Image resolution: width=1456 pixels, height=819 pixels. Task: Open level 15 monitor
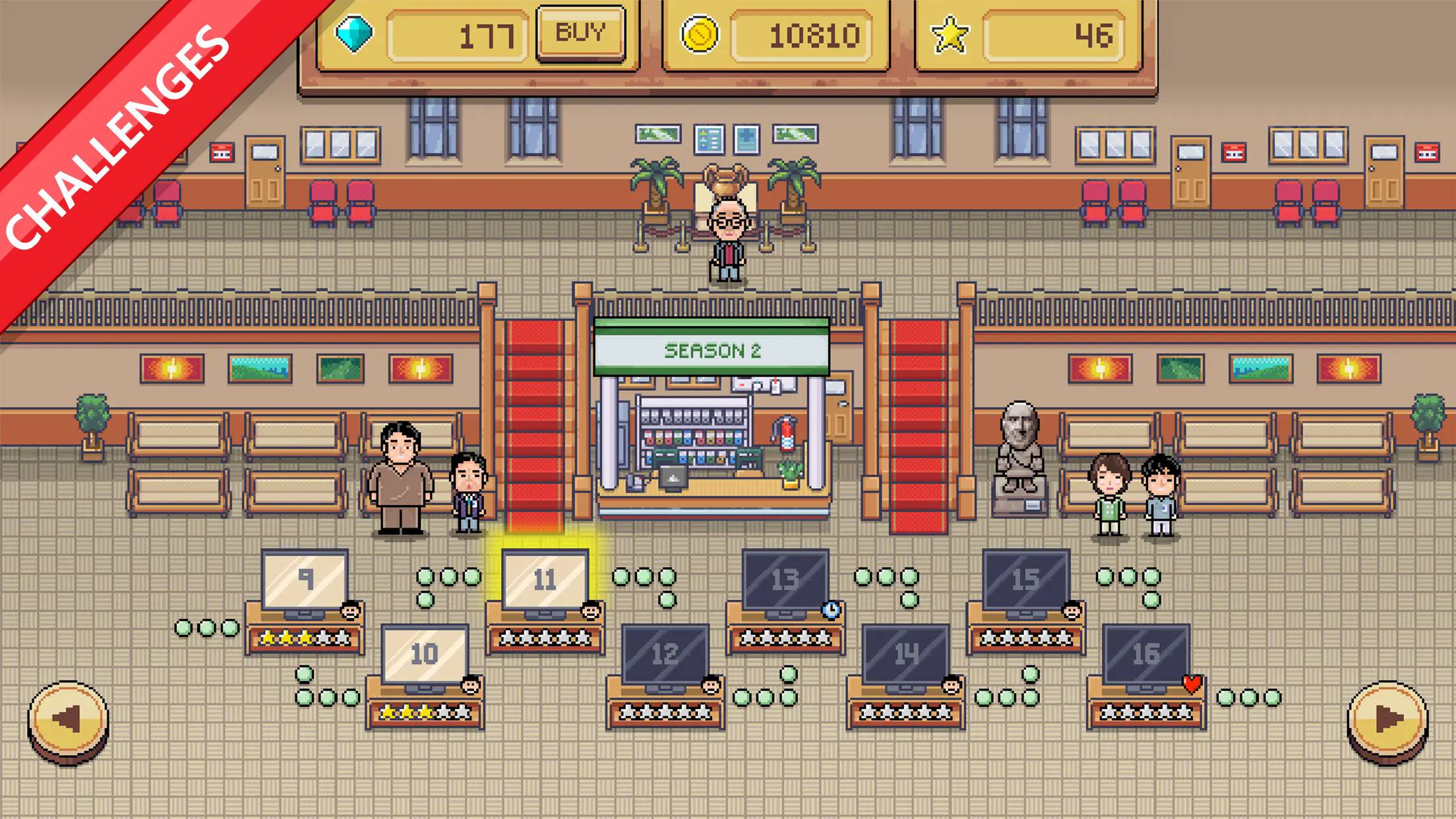pos(1025,580)
